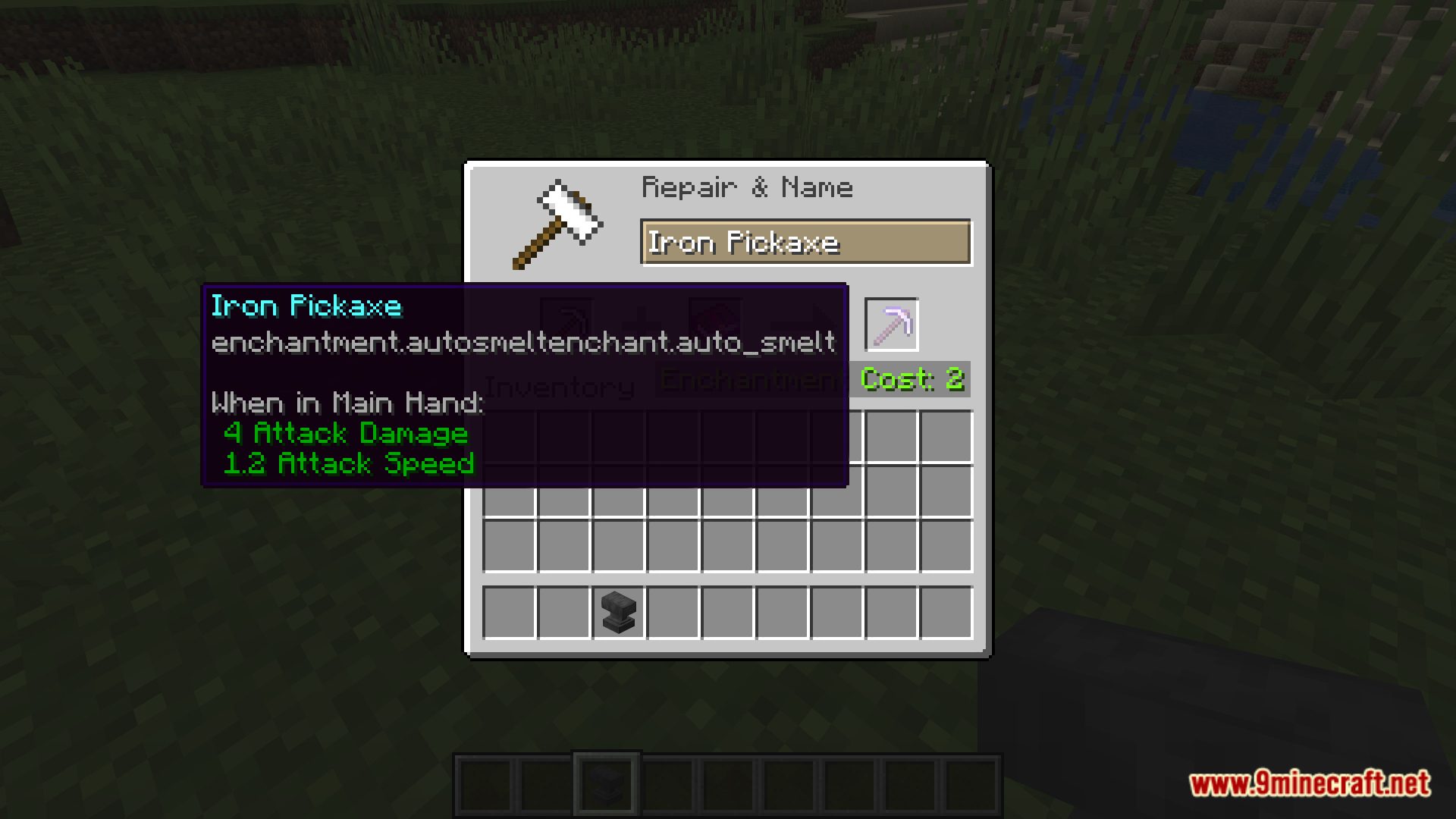Screen dimensions: 1456x819
Task: Click the Iron Pickaxe tooltip title text
Action: pyautogui.click(x=306, y=306)
